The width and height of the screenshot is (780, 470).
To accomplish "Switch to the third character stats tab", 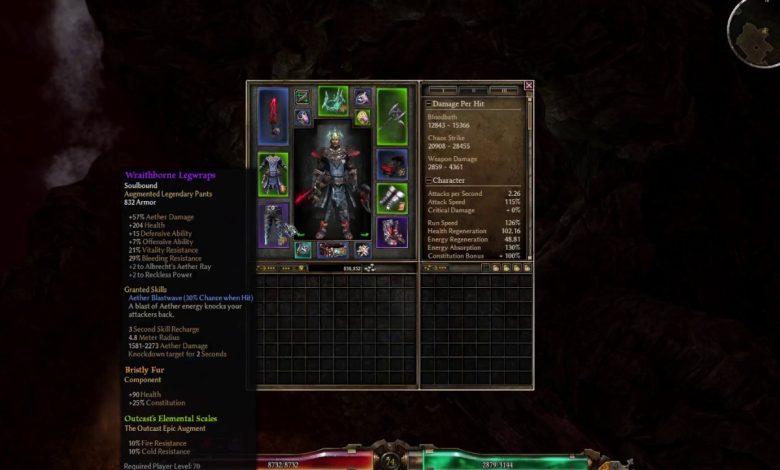I will coord(505,90).
